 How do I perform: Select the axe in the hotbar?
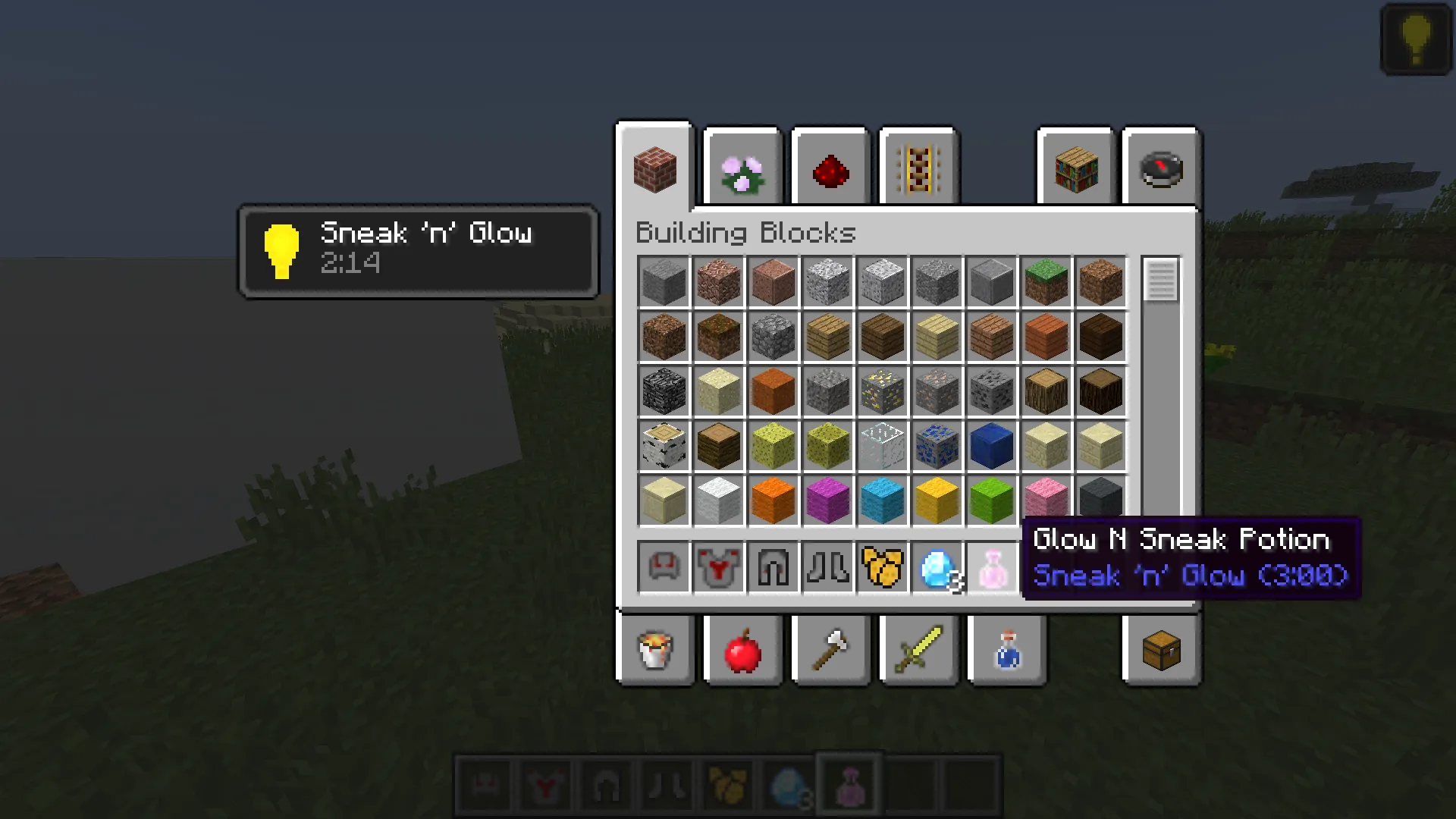point(830,650)
